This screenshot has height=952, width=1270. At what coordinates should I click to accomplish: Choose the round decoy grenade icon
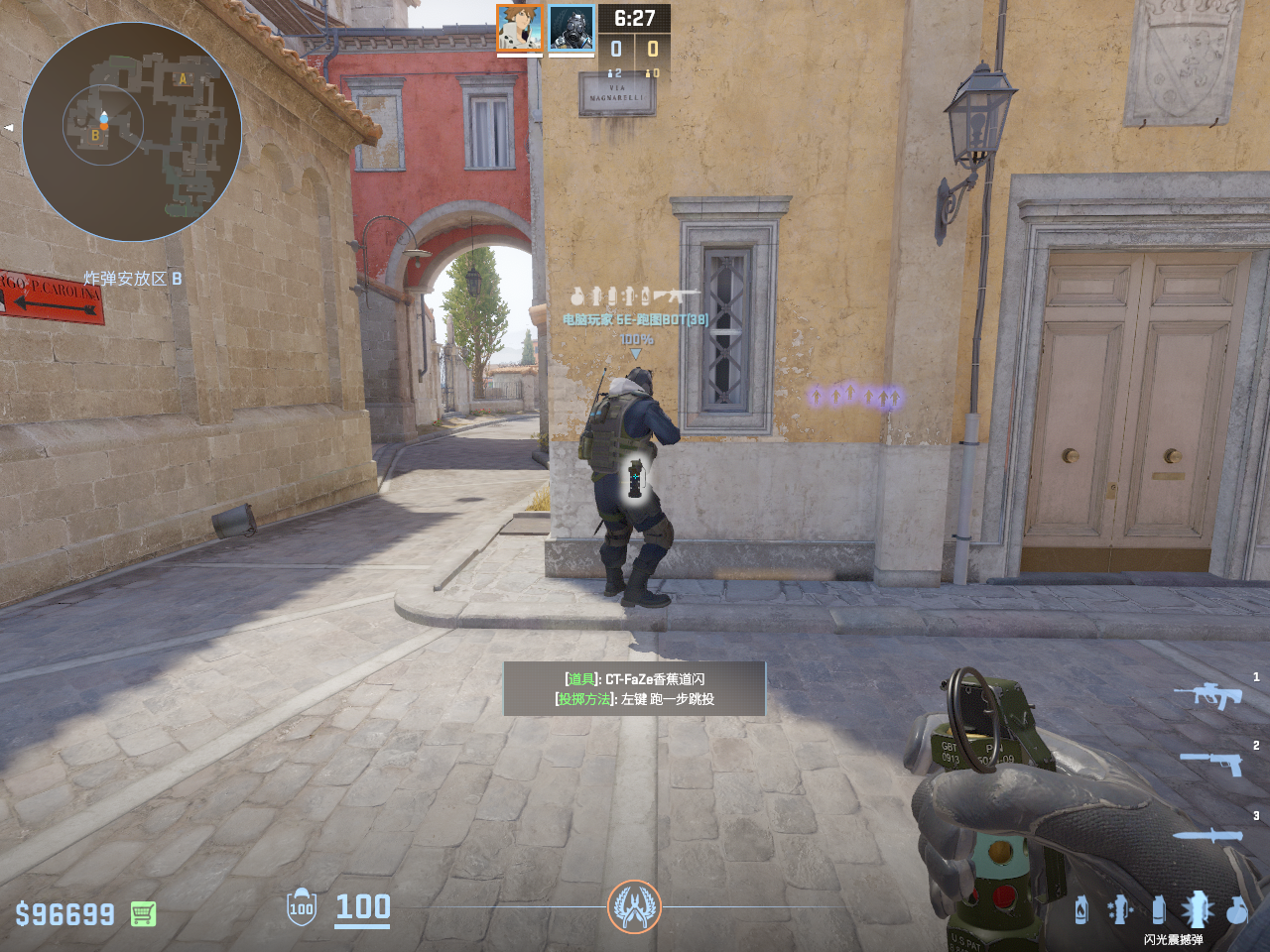[x=1236, y=909]
